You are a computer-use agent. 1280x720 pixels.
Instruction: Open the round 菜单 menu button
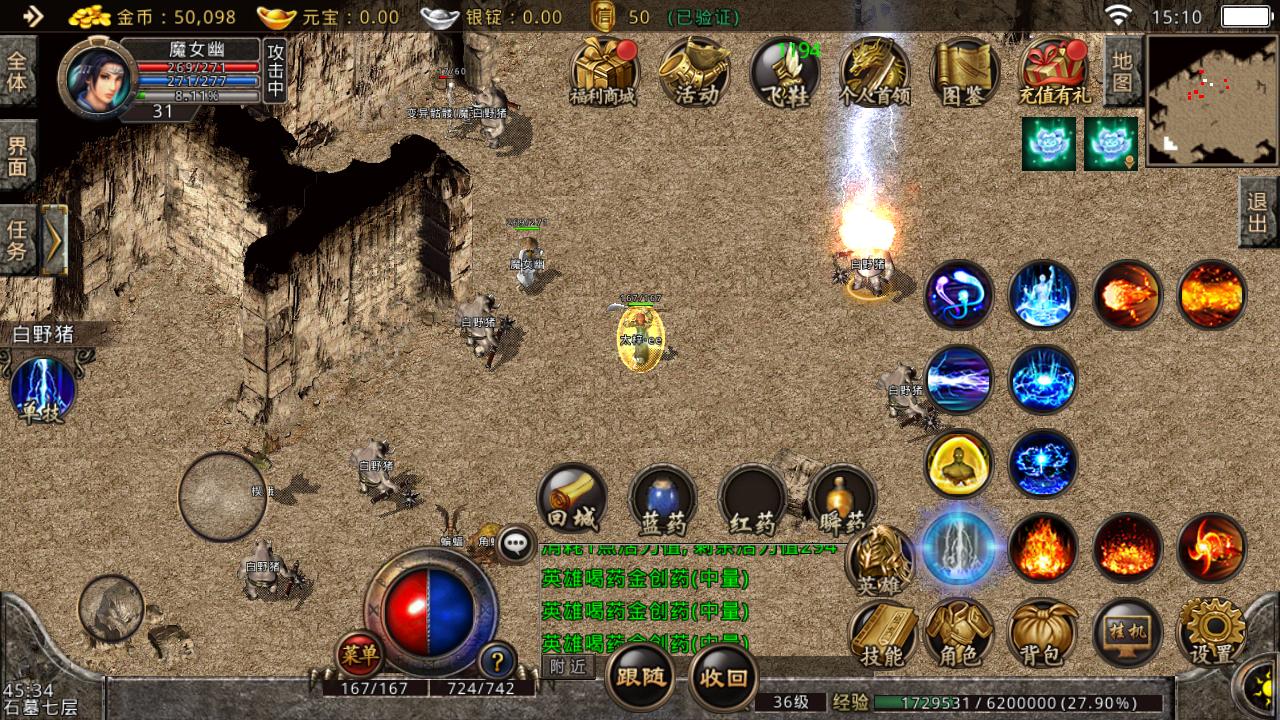[359, 655]
